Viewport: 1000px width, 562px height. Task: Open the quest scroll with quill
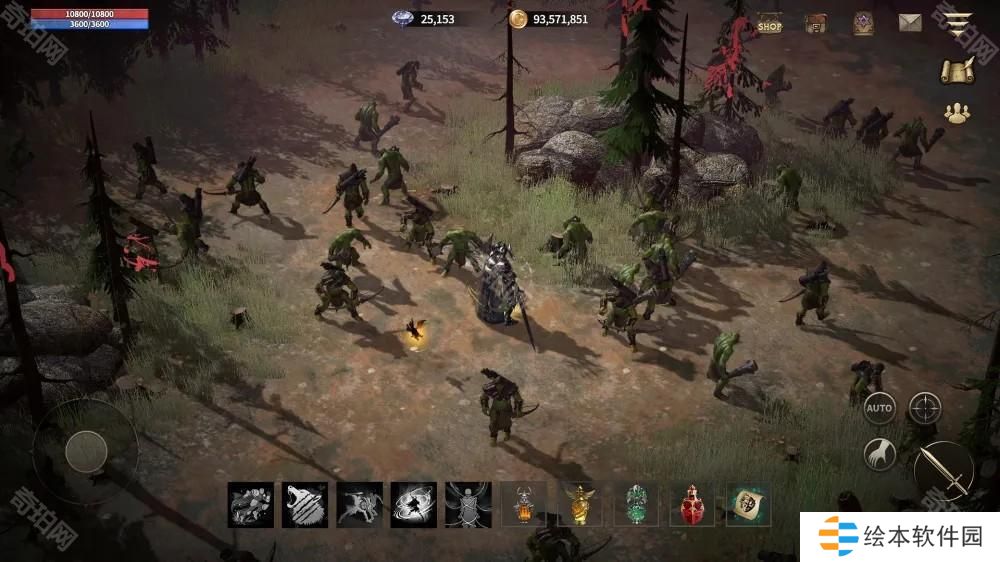958,70
